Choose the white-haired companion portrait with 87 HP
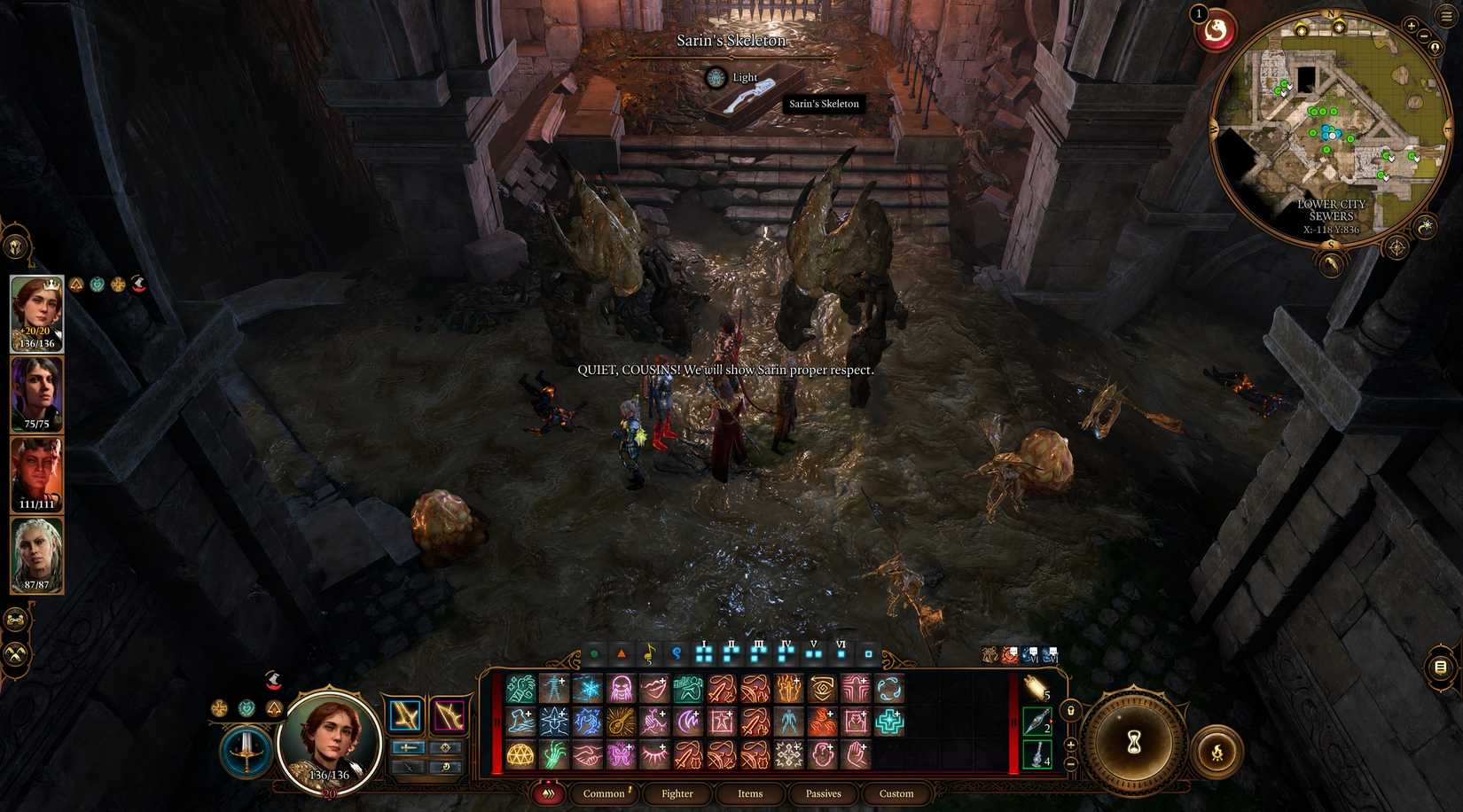Screen dimensions: 1463x812 [36, 555]
